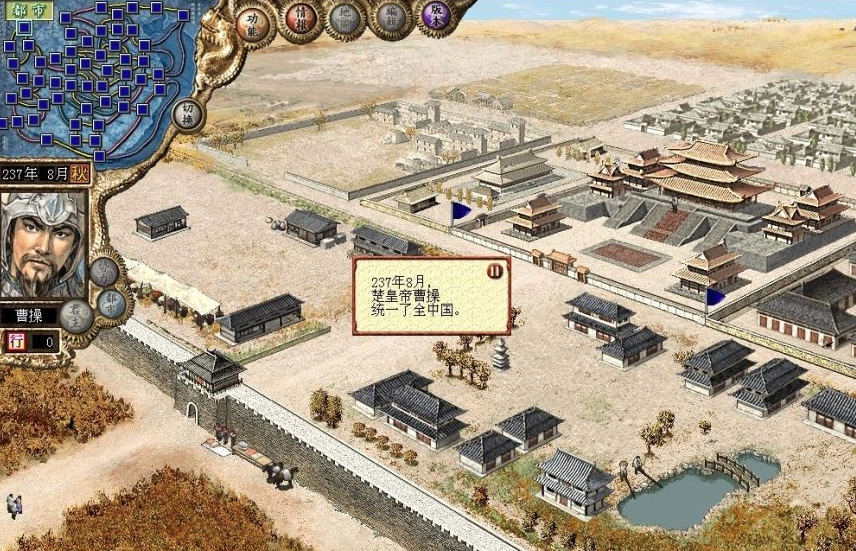This screenshot has width=856, height=551.
Task: Open the 君主 (Ruler) round button
Action: [x=78, y=316]
